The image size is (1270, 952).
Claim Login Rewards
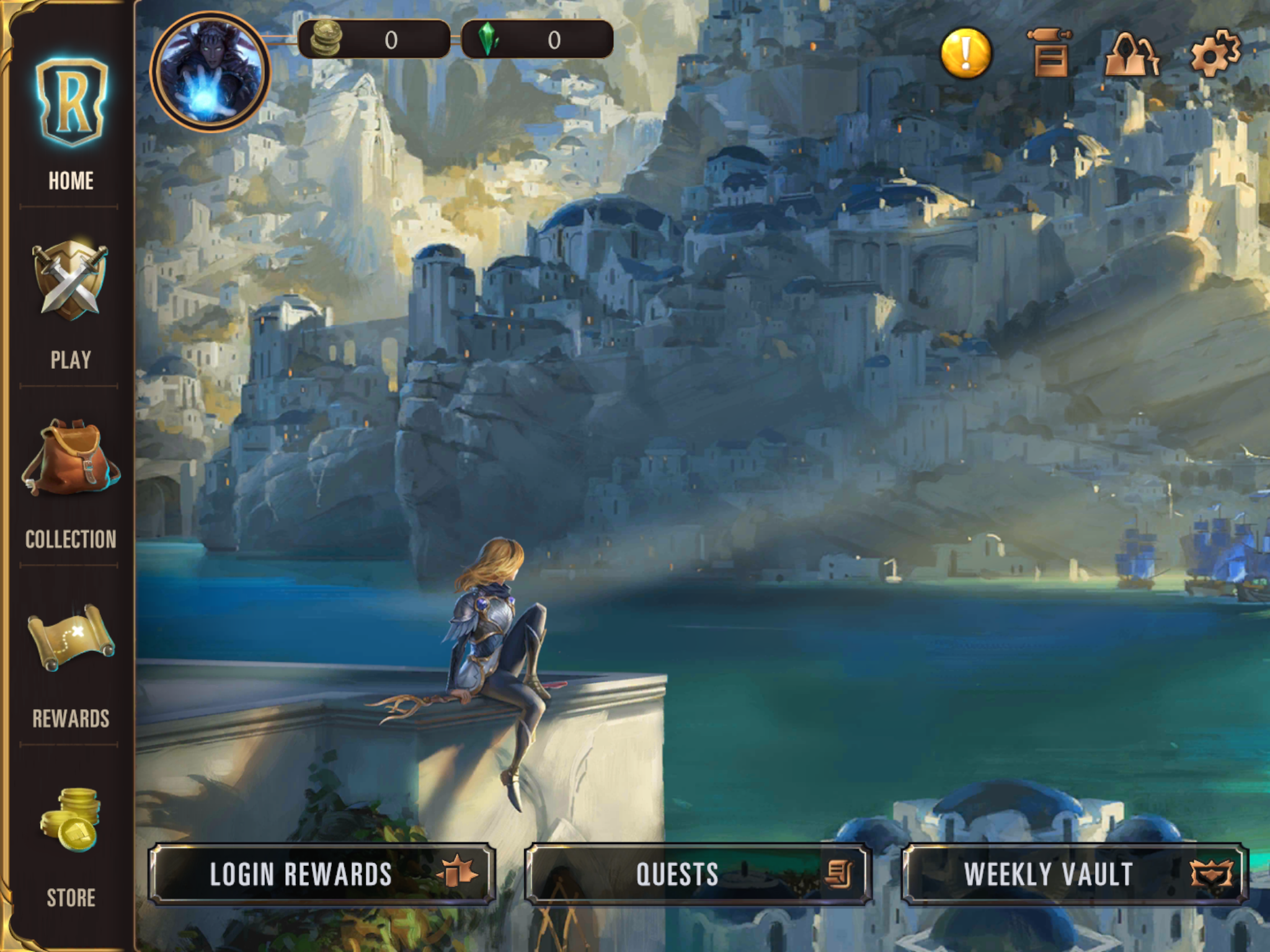tap(321, 874)
